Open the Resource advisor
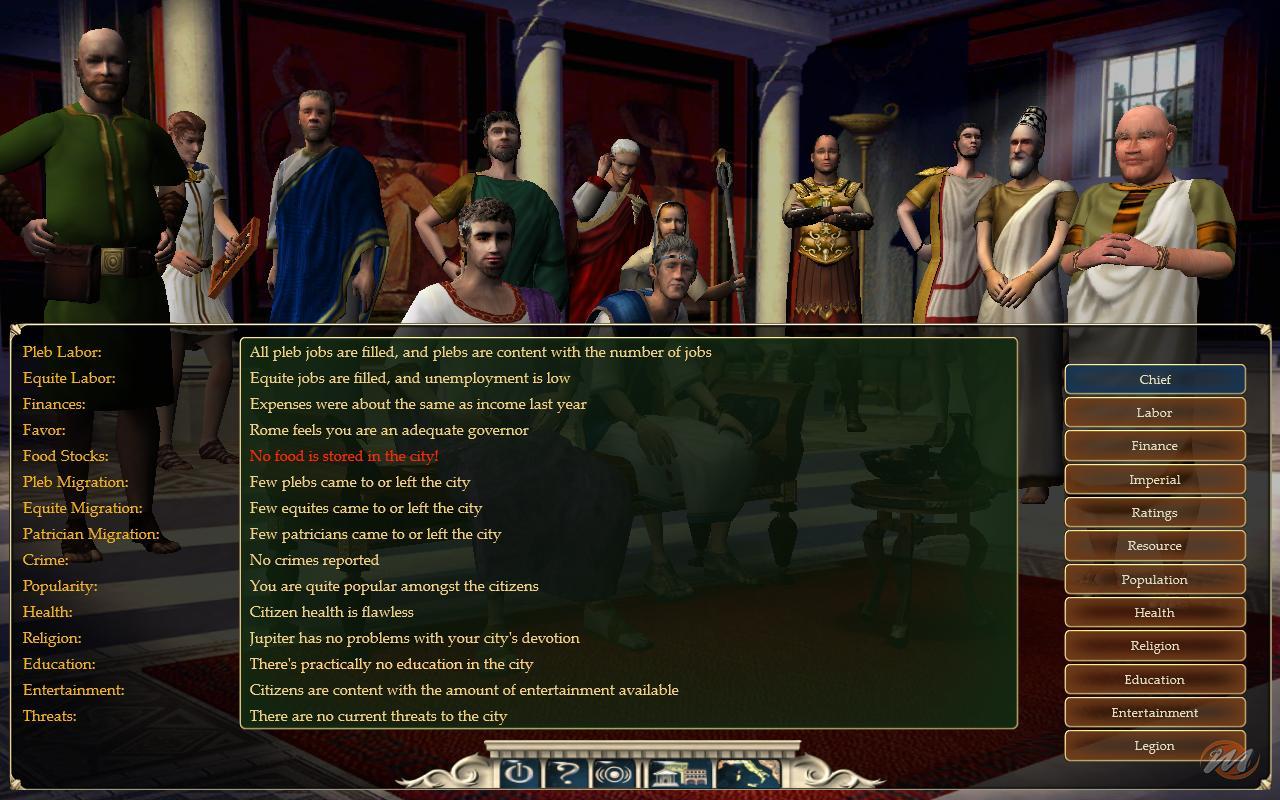The image size is (1280, 800). coord(1154,545)
